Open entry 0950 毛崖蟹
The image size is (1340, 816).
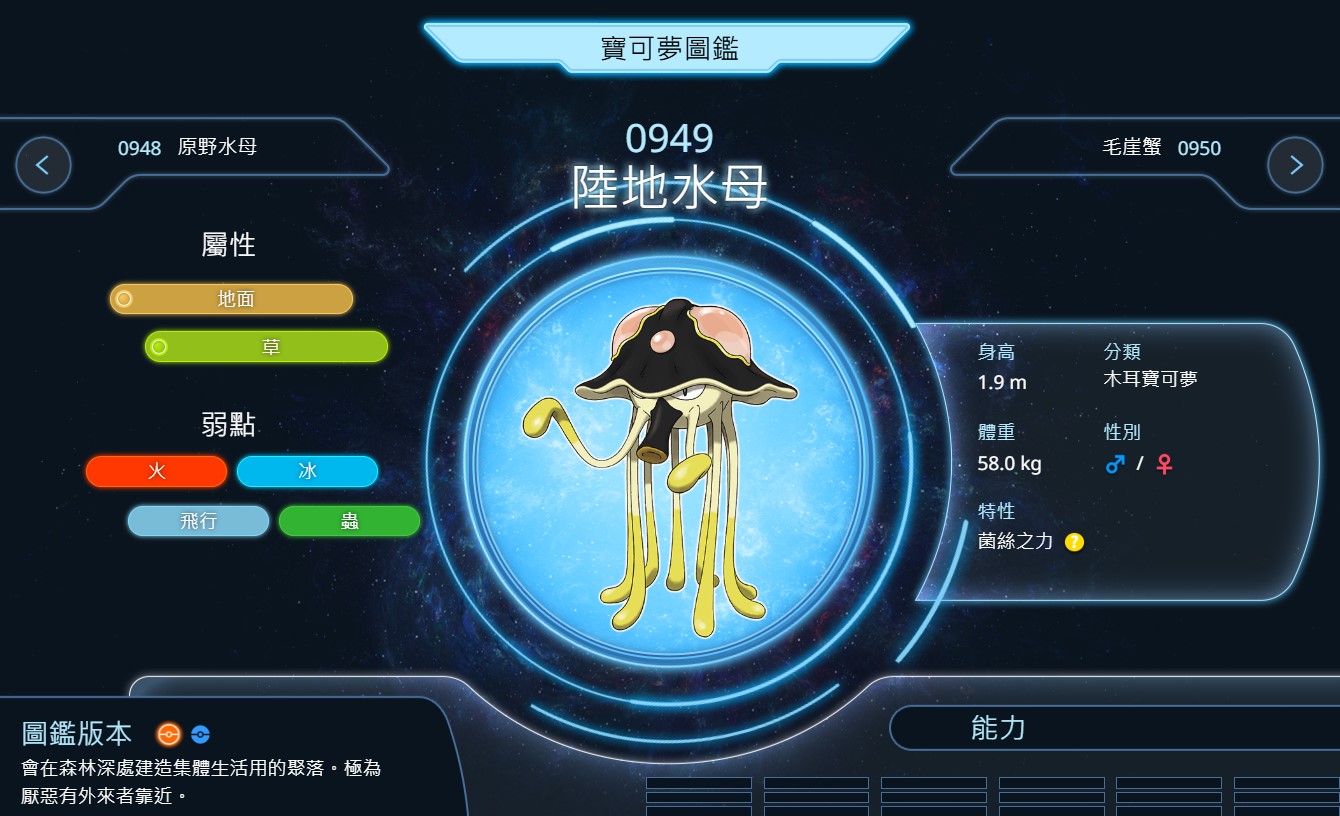point(1161,148)
